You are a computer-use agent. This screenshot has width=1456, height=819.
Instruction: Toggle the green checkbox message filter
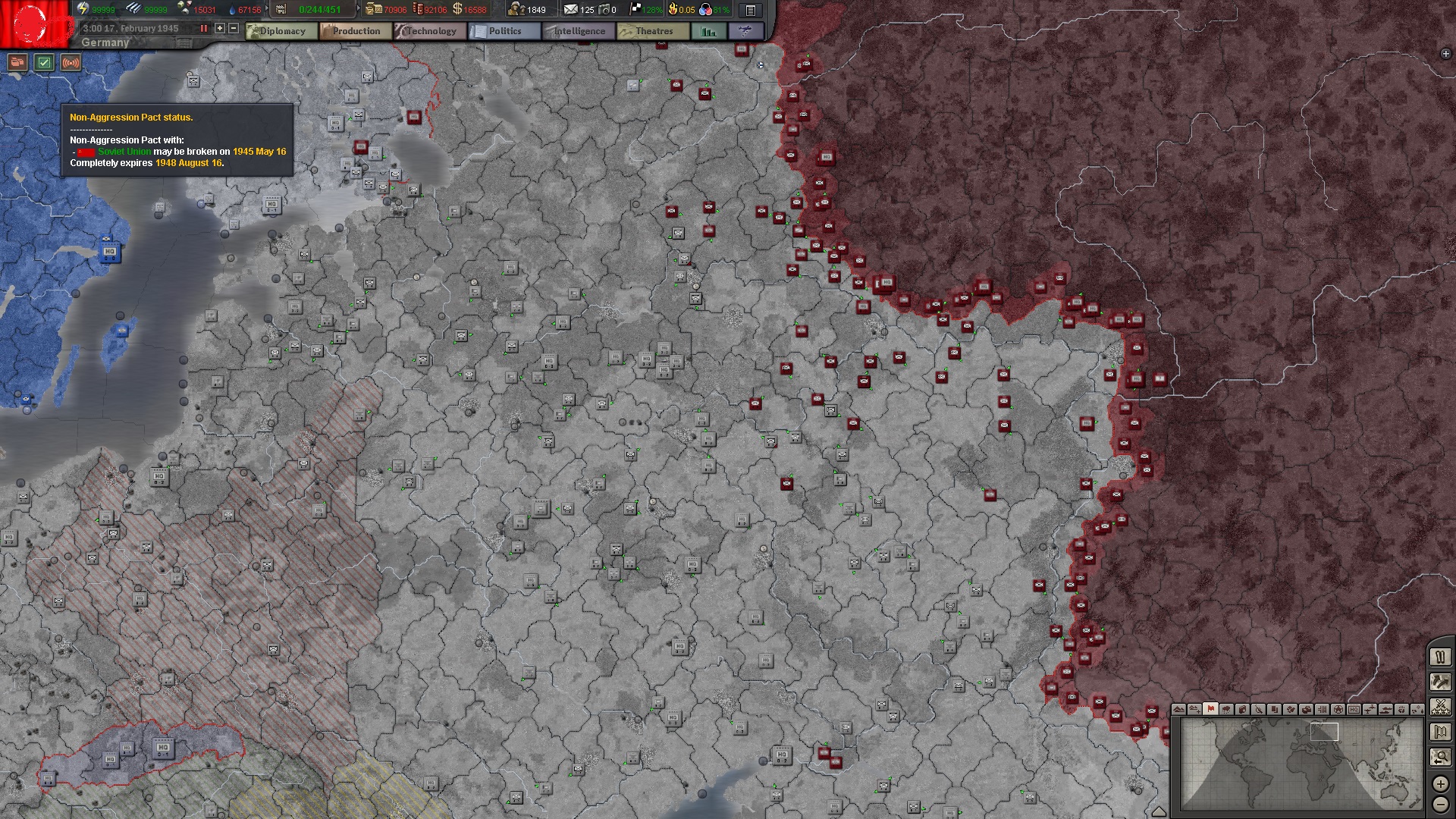tap(45, 64)
